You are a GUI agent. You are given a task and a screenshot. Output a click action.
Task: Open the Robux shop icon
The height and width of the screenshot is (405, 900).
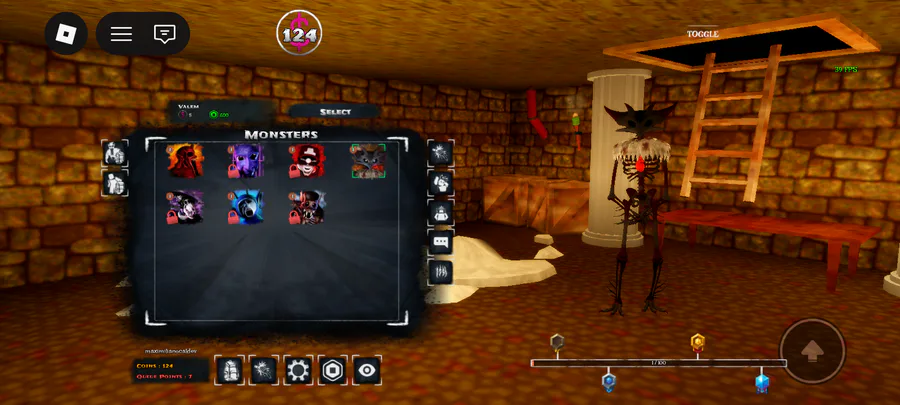(333, 370)
